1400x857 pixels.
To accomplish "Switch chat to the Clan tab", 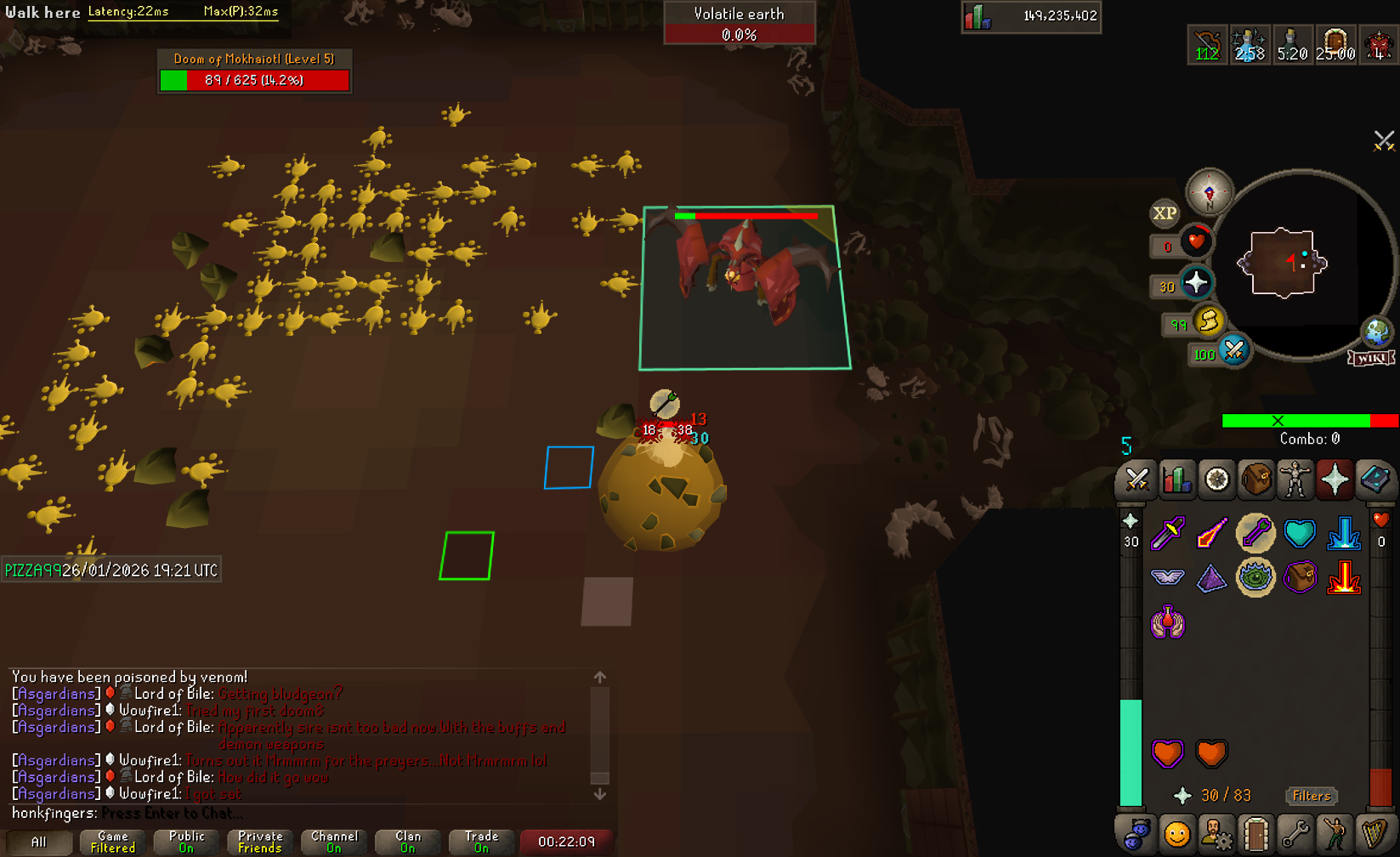I will click(408, 842).
